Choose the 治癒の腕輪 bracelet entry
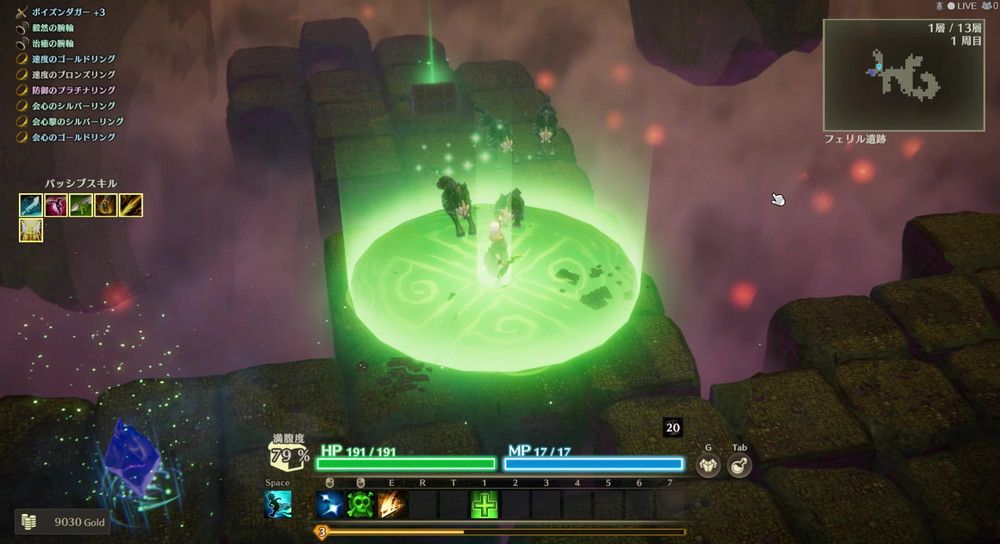The width and height of the screenshot is (1000, 544). point(60,42)
